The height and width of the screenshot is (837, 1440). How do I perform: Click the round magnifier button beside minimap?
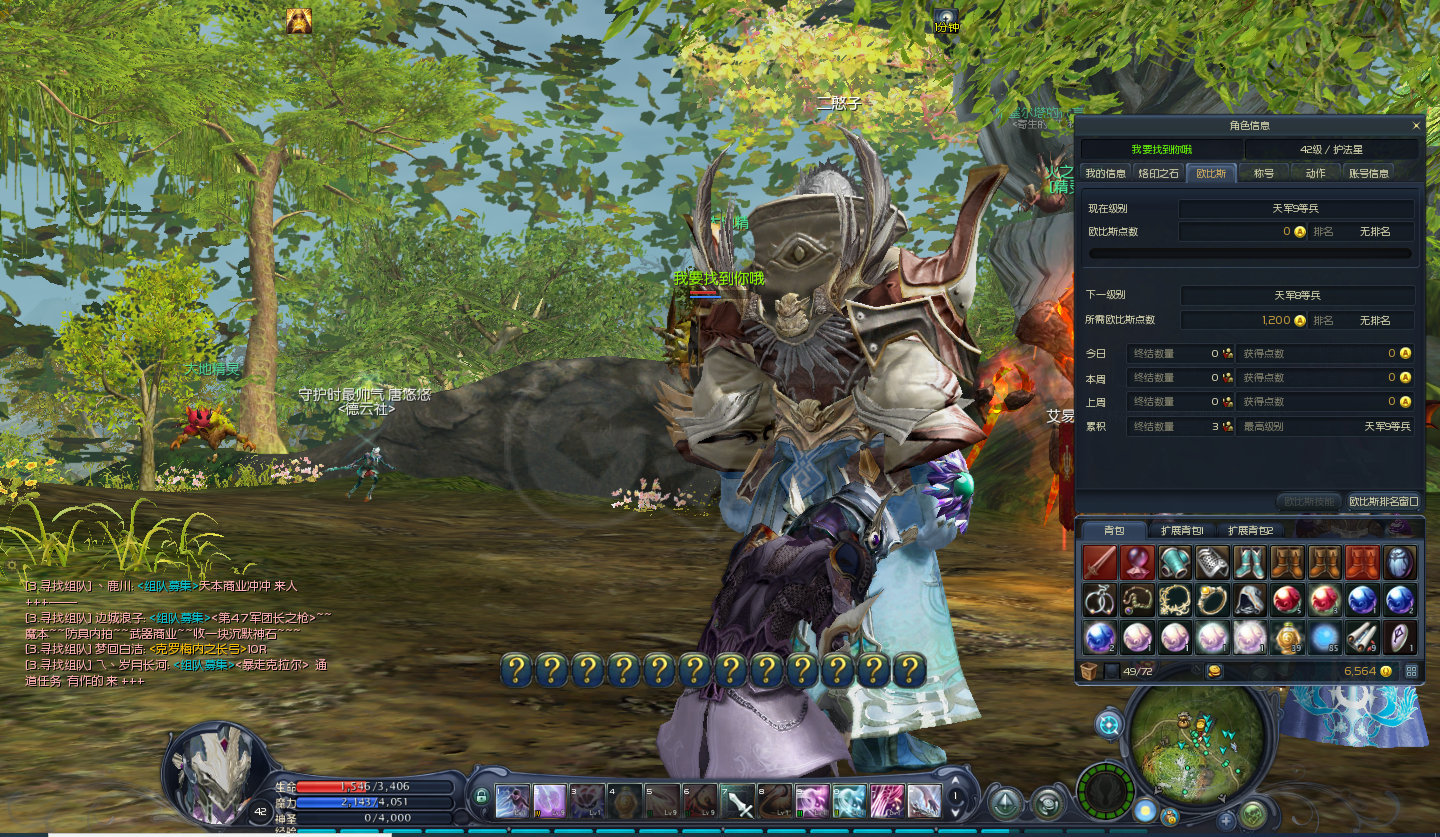(x=1109, y=724)
